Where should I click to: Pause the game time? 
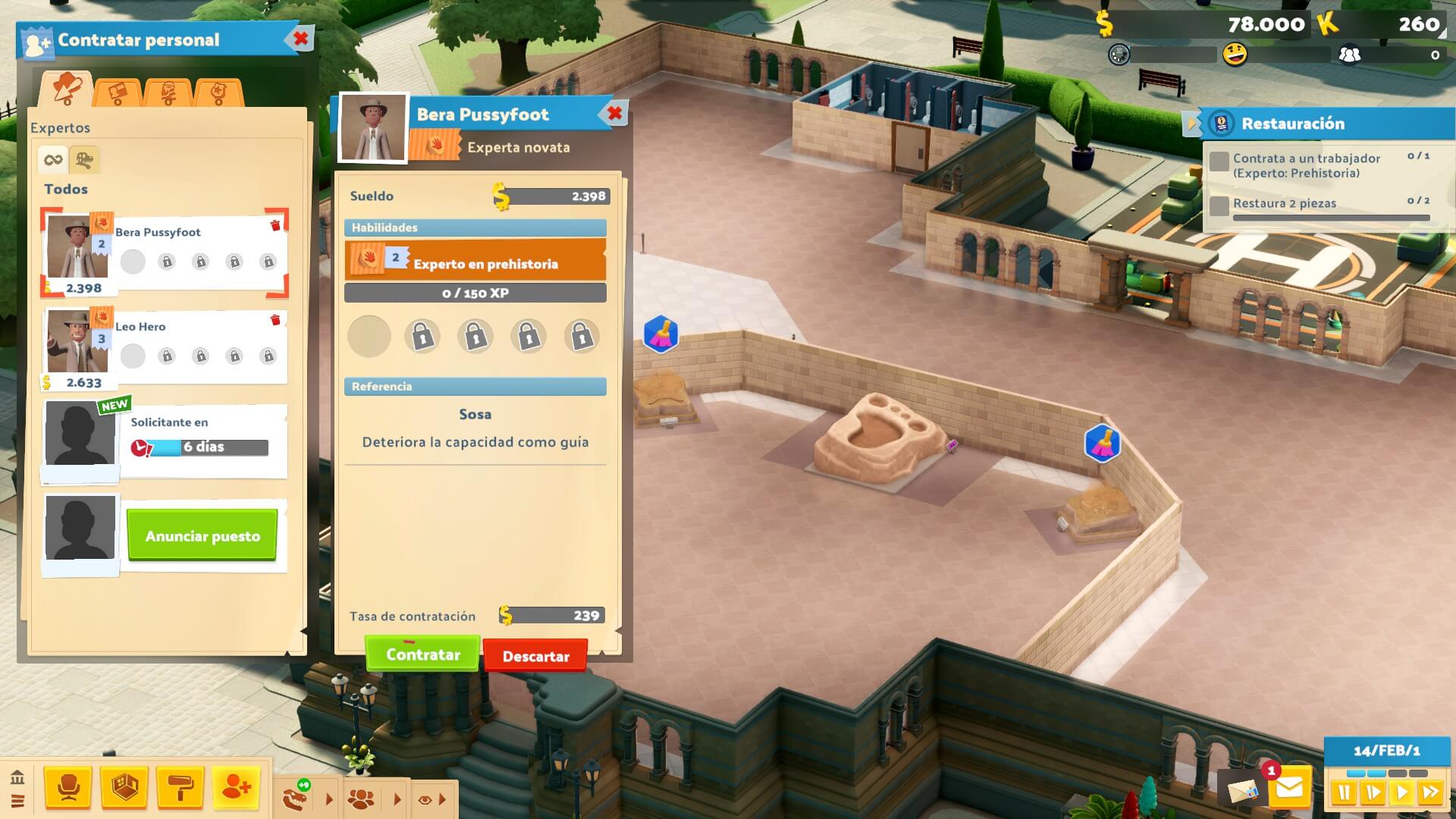(x=1344, y=793)
